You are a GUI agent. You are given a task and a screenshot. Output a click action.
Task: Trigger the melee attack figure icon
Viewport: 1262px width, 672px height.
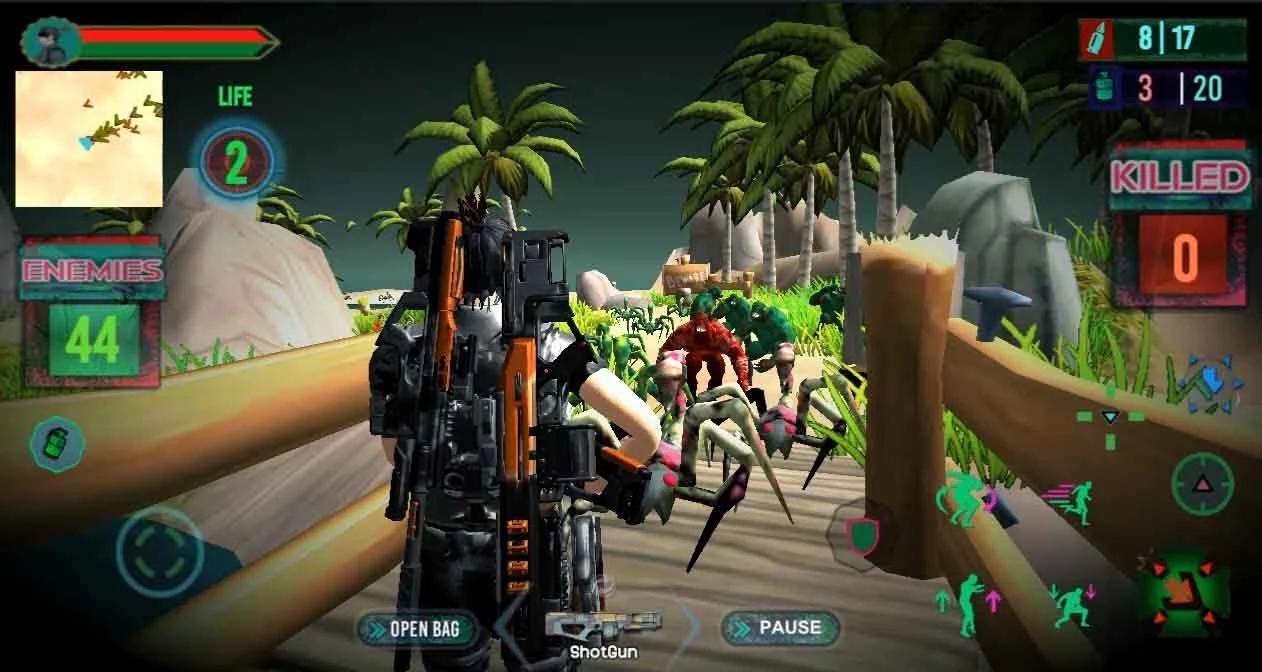coord(964,499)
